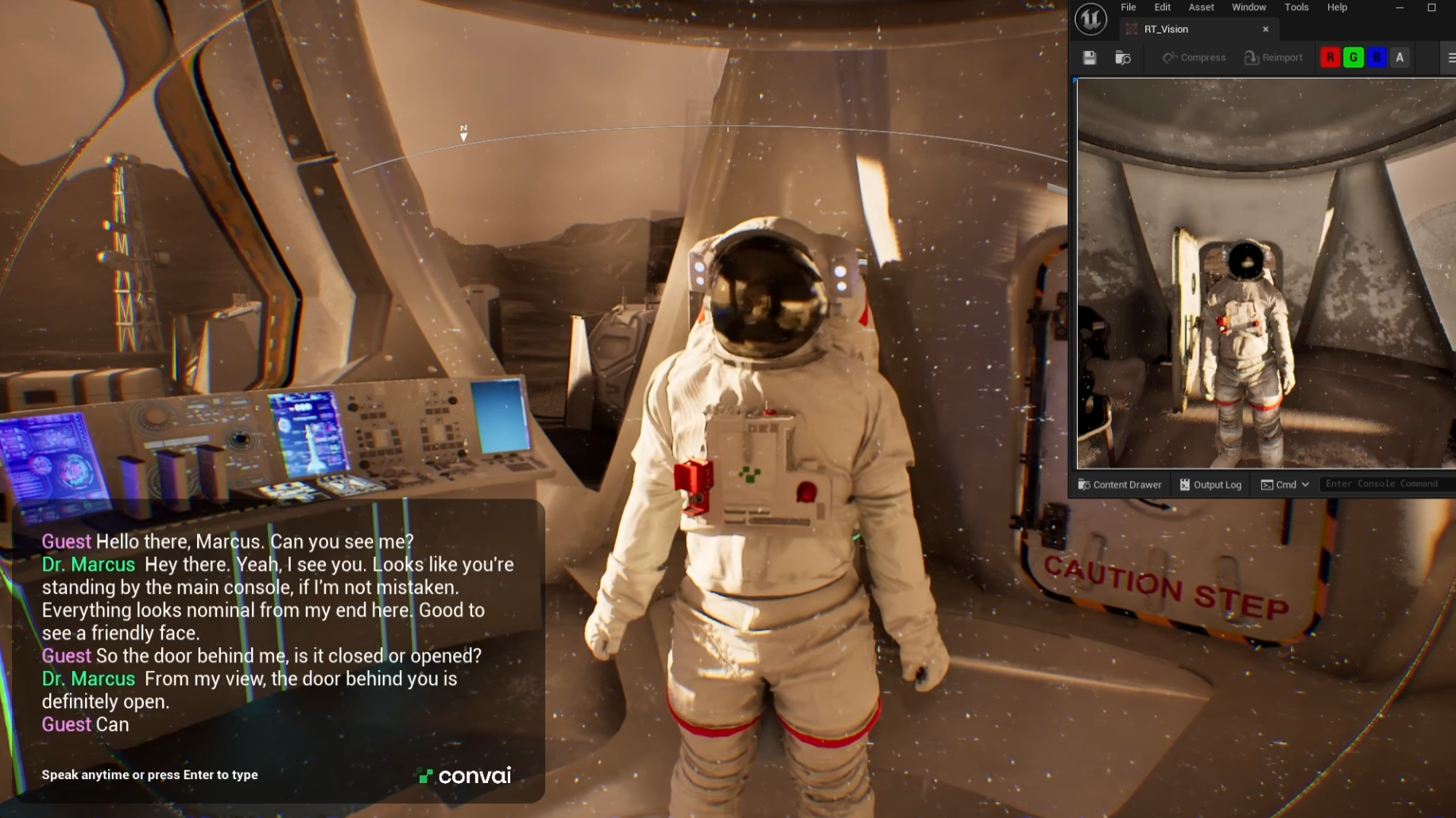Toggle the blue B channel
The width and height of the screenshot is (1456, 818).
[x=1377, y=58]
